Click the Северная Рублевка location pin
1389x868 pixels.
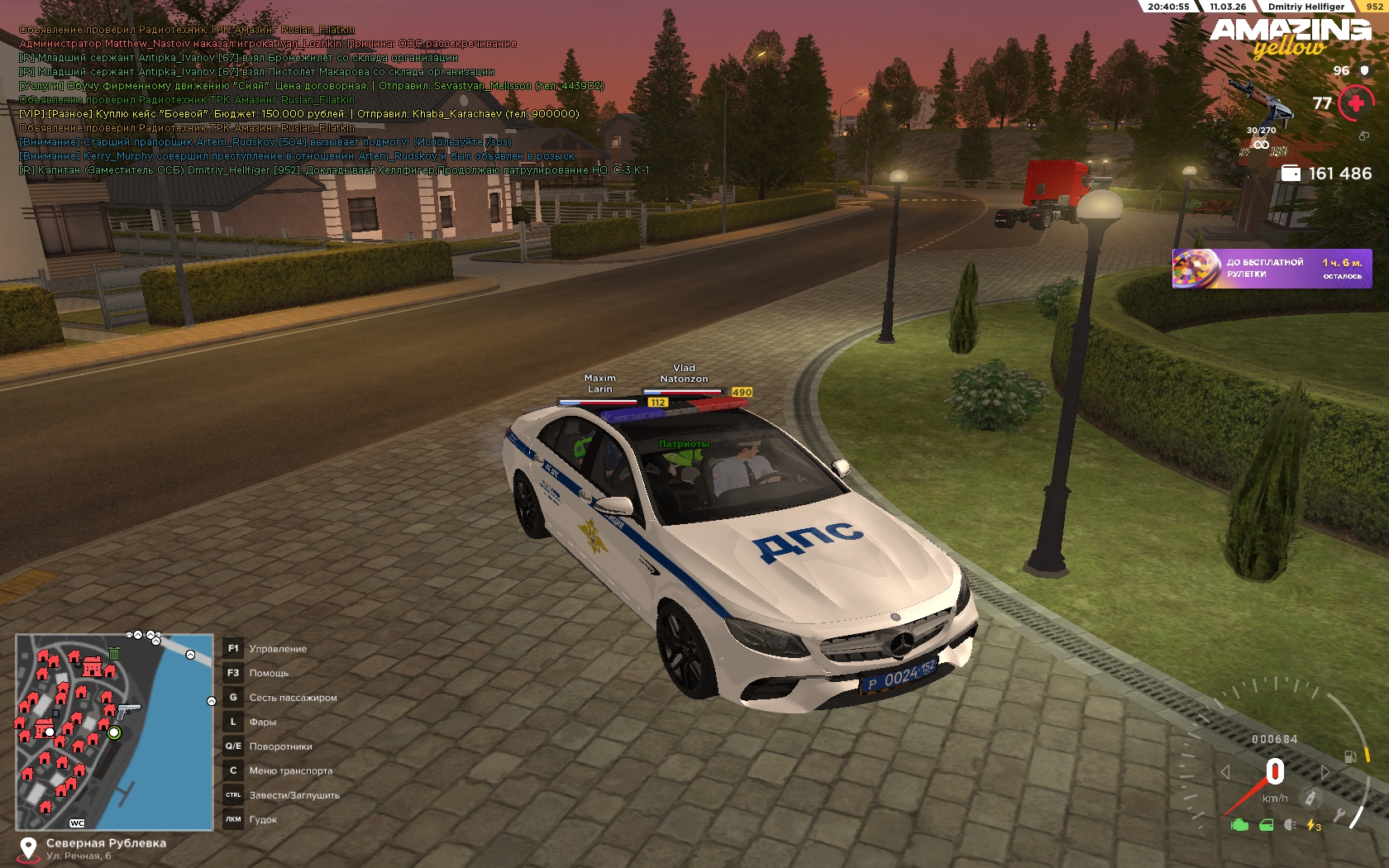pyautogui.click(x=28, y=848)
